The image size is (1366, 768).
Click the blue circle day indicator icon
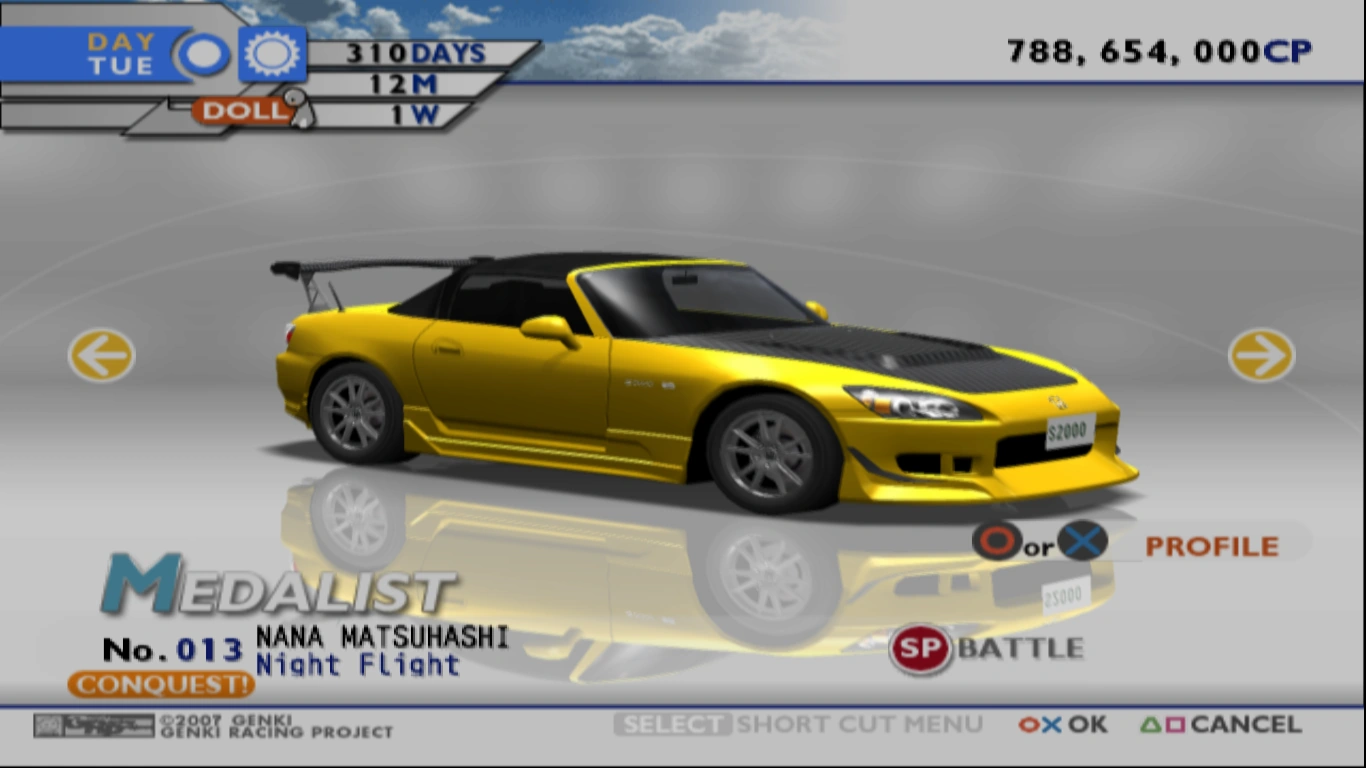coord(205,52)
